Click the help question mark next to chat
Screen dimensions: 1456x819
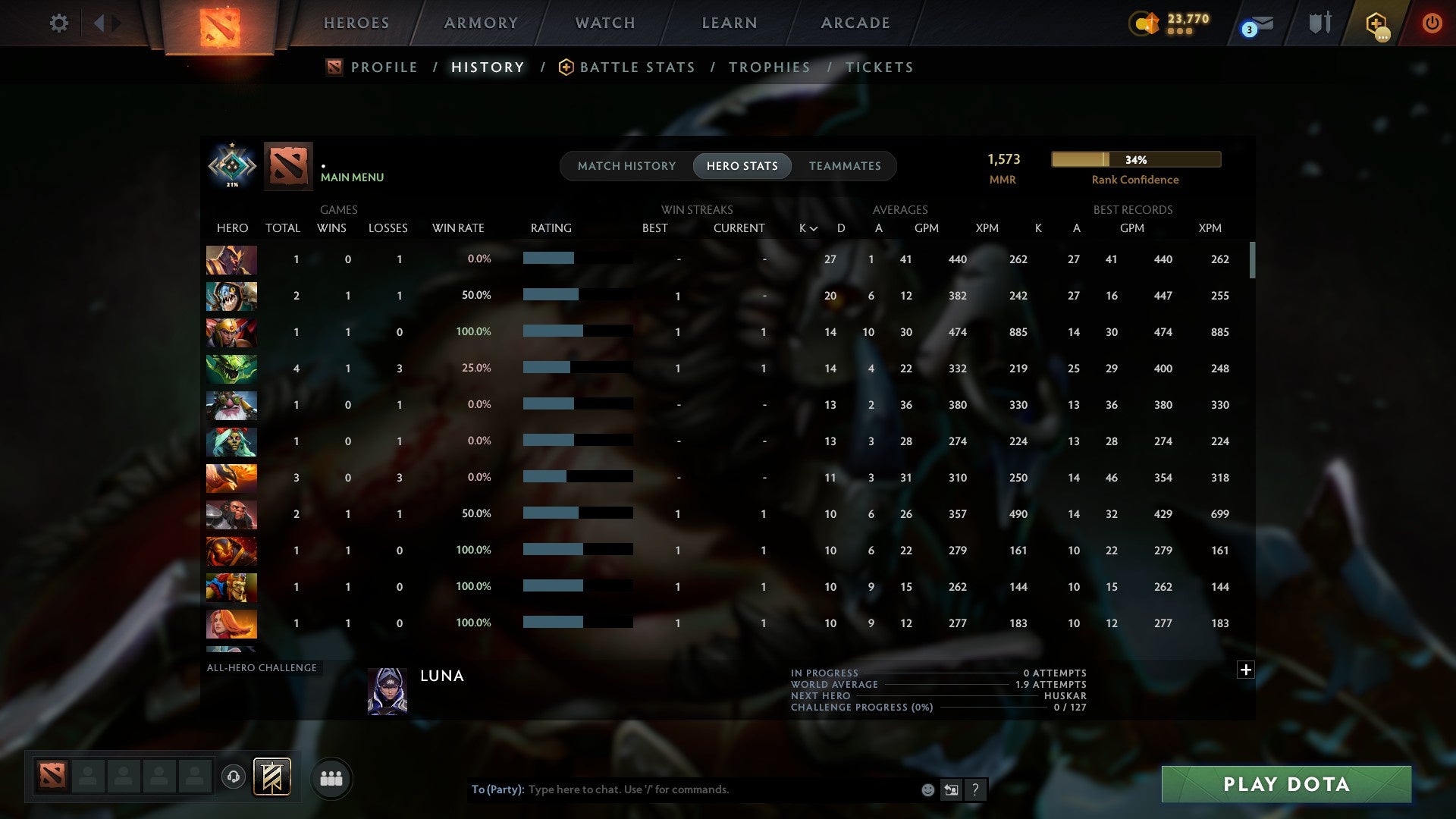975,789
